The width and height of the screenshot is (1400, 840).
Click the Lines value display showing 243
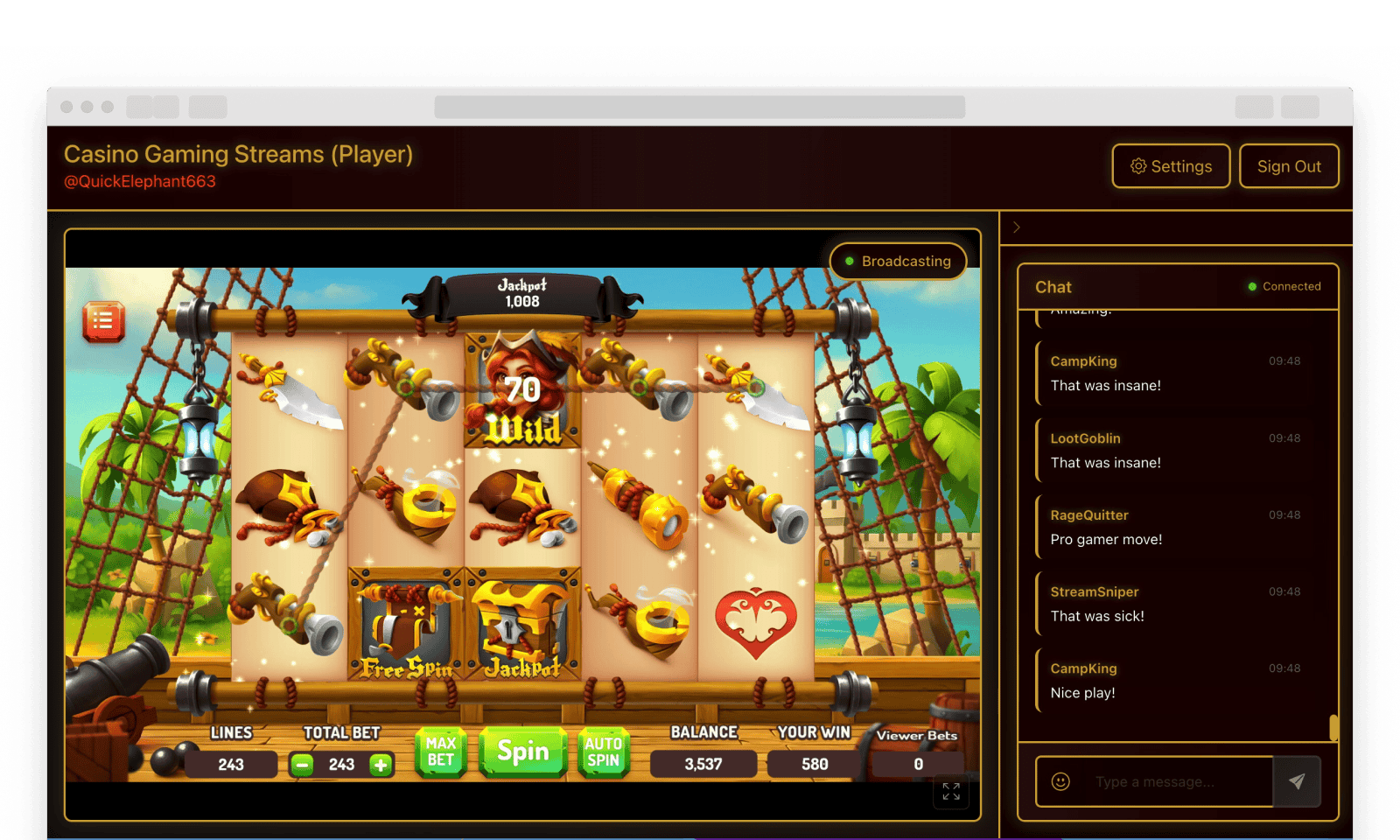click(x=230, y=763)
